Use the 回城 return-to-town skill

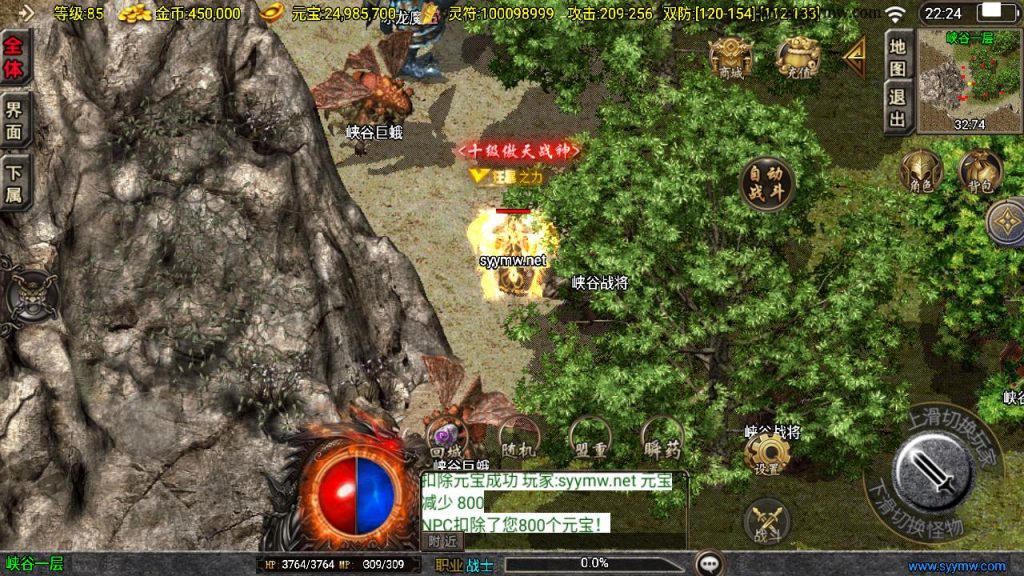point(447,438)
